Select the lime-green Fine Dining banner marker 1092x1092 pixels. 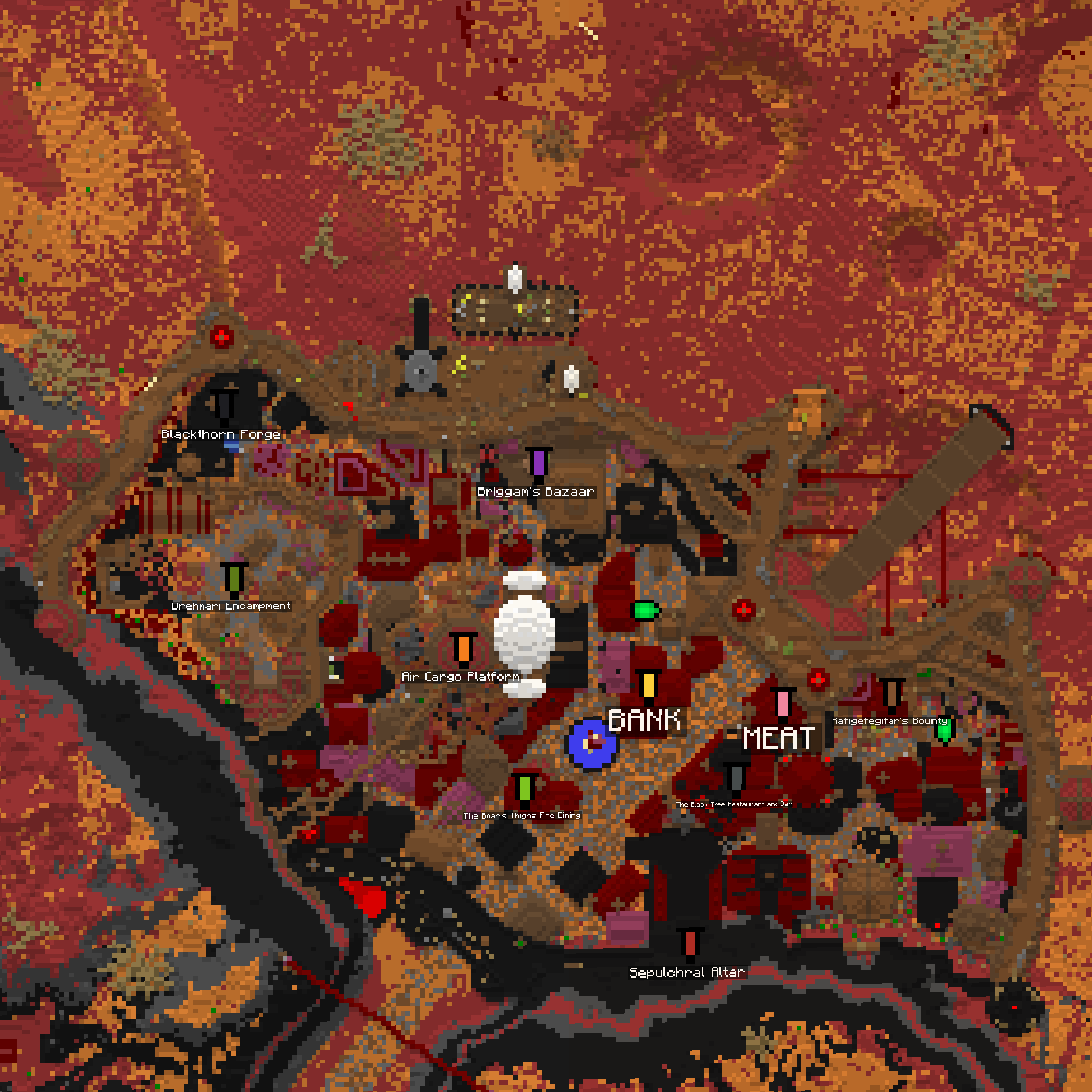click(525, 787)
